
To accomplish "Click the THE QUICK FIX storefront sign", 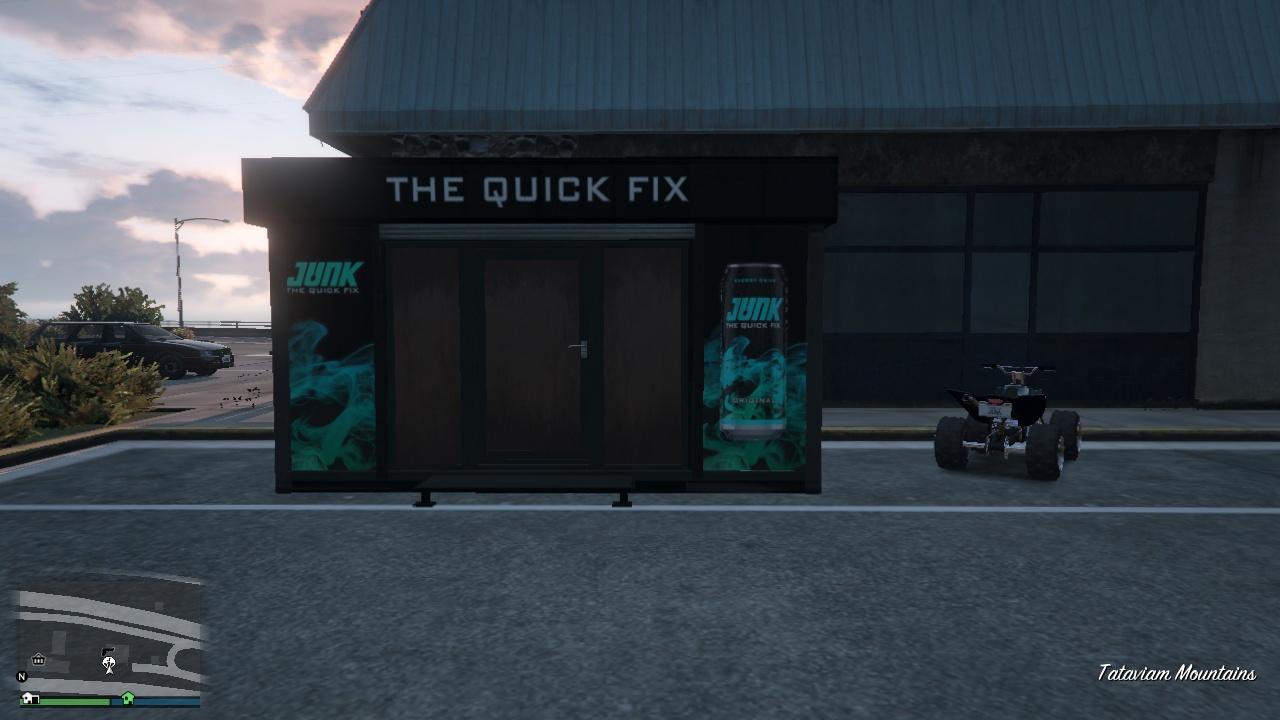I will pos(536,190).
